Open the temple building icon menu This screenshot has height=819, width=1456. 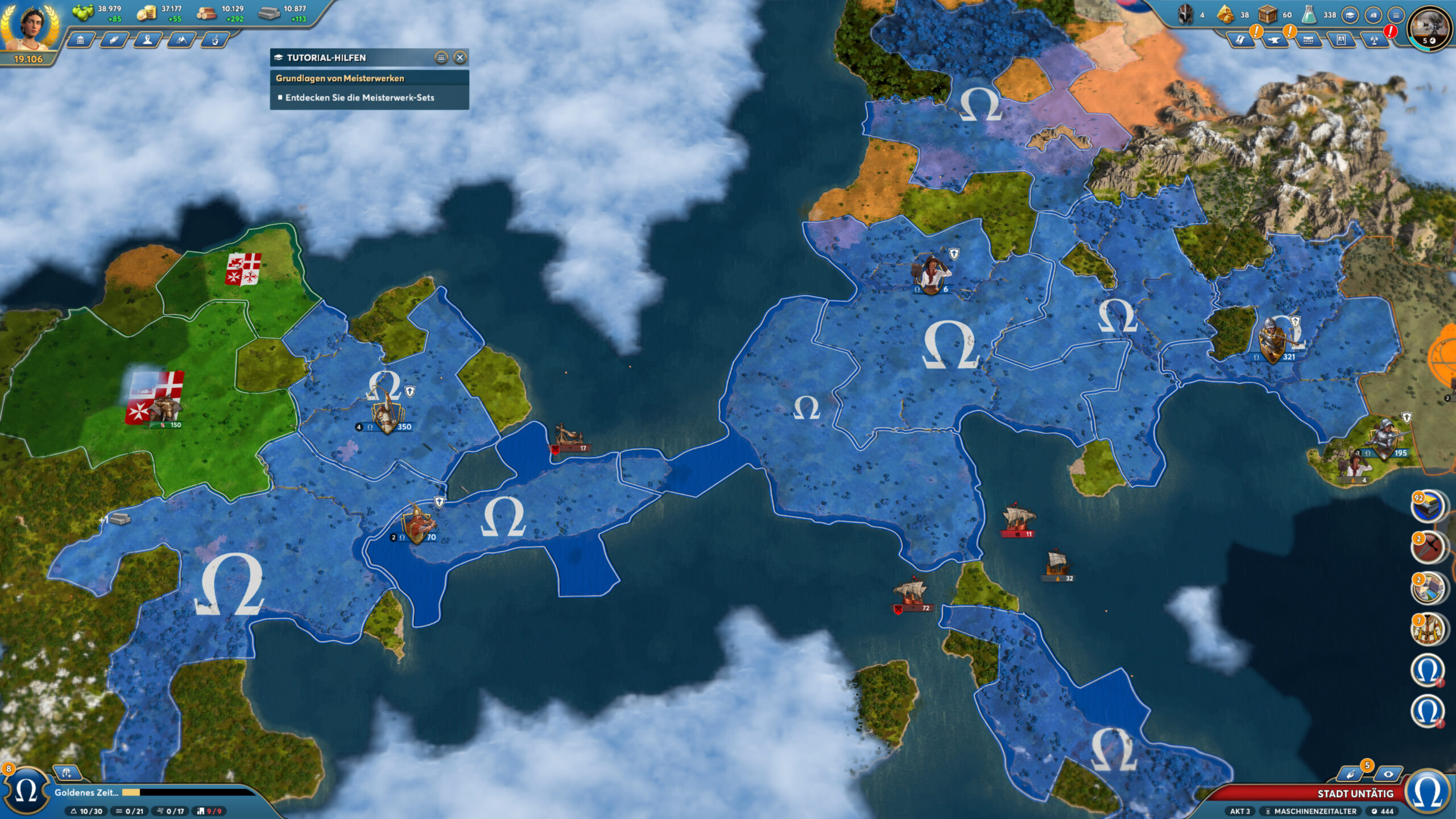(81, 40)
